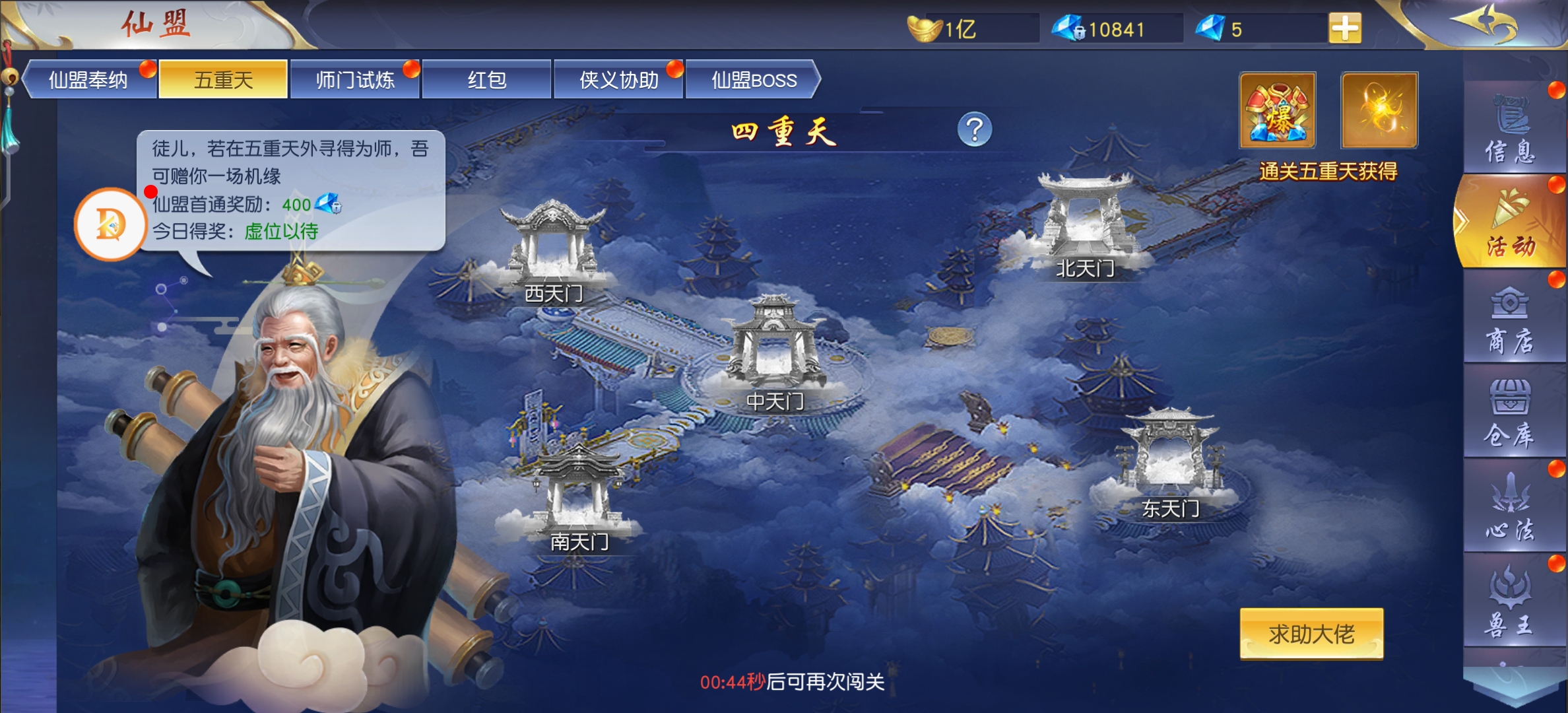Screen dimensions: 1568x713
Task: Inspect the red armor reward icon
Action: point(1278,110)
